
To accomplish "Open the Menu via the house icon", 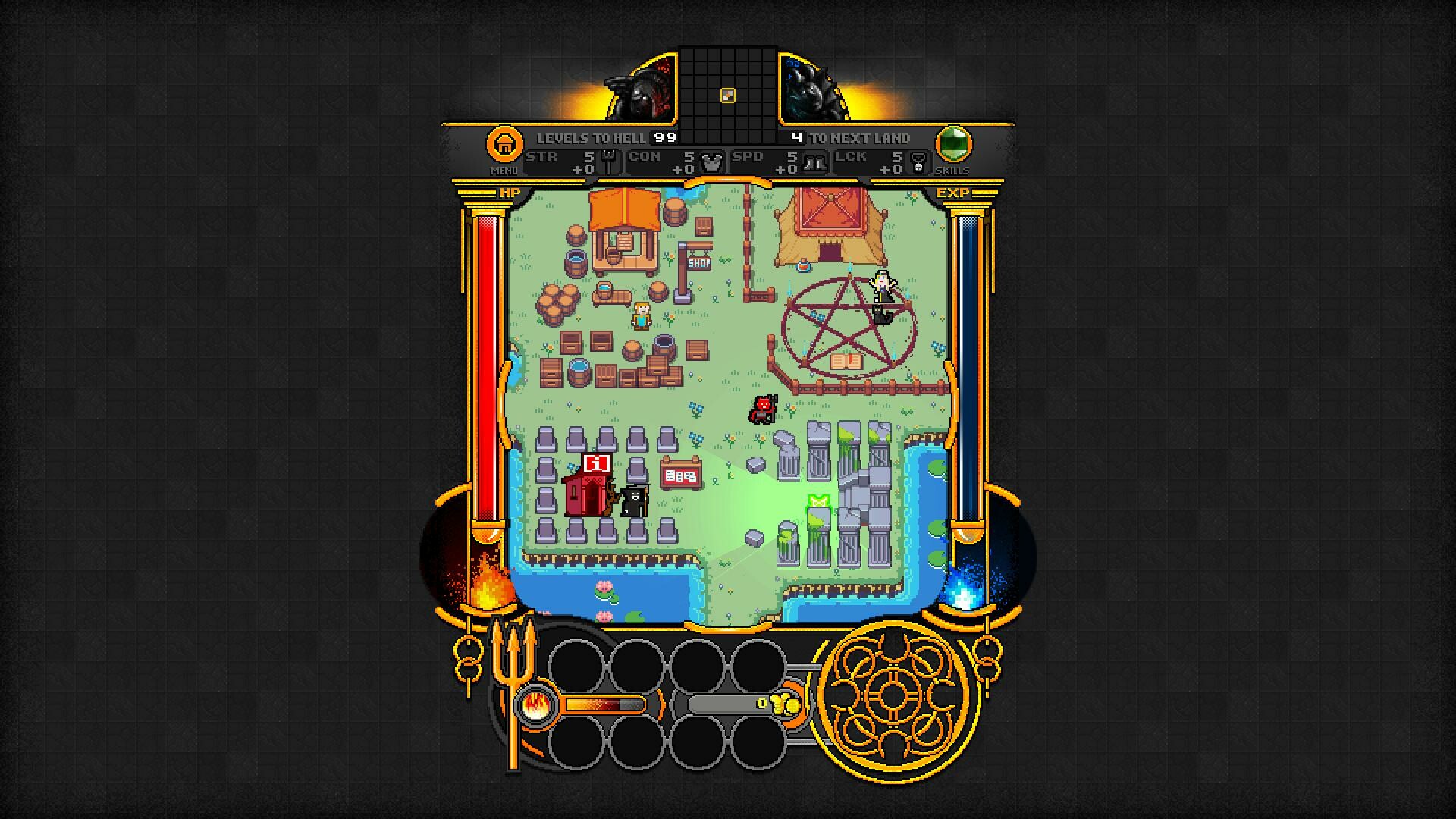I will tap(504, 143).
